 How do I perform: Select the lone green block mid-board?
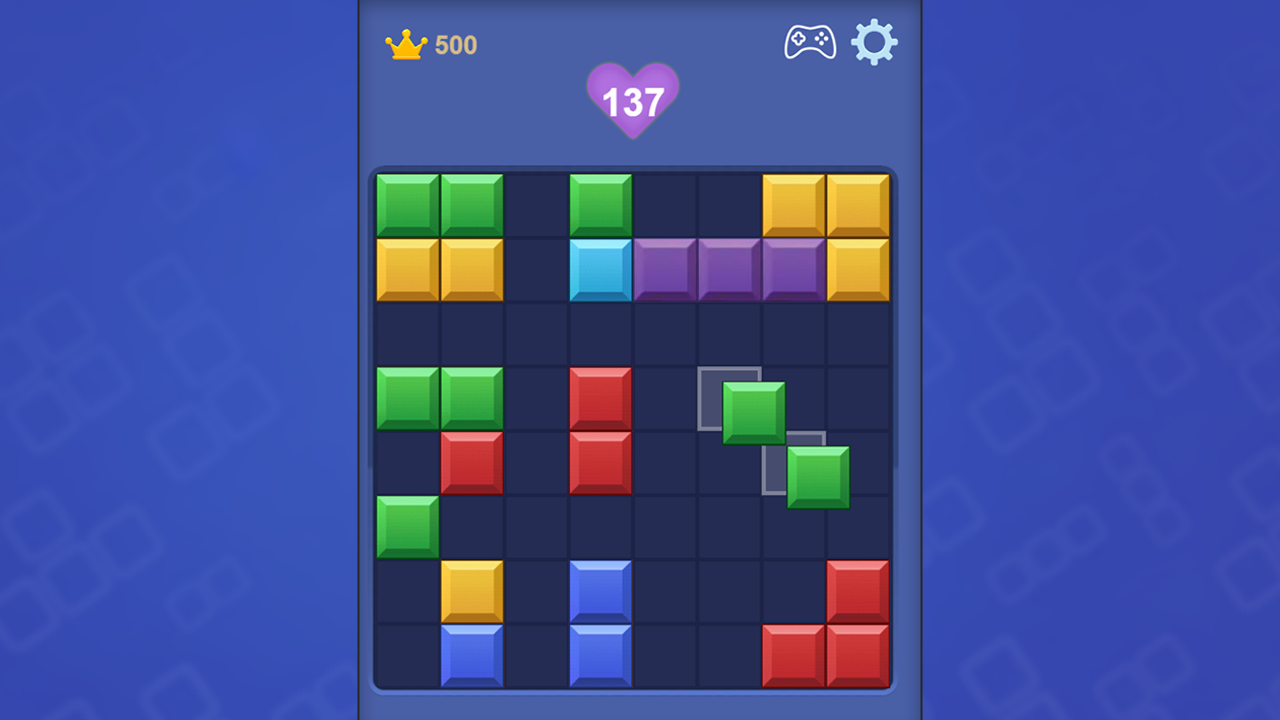[406, 526]
